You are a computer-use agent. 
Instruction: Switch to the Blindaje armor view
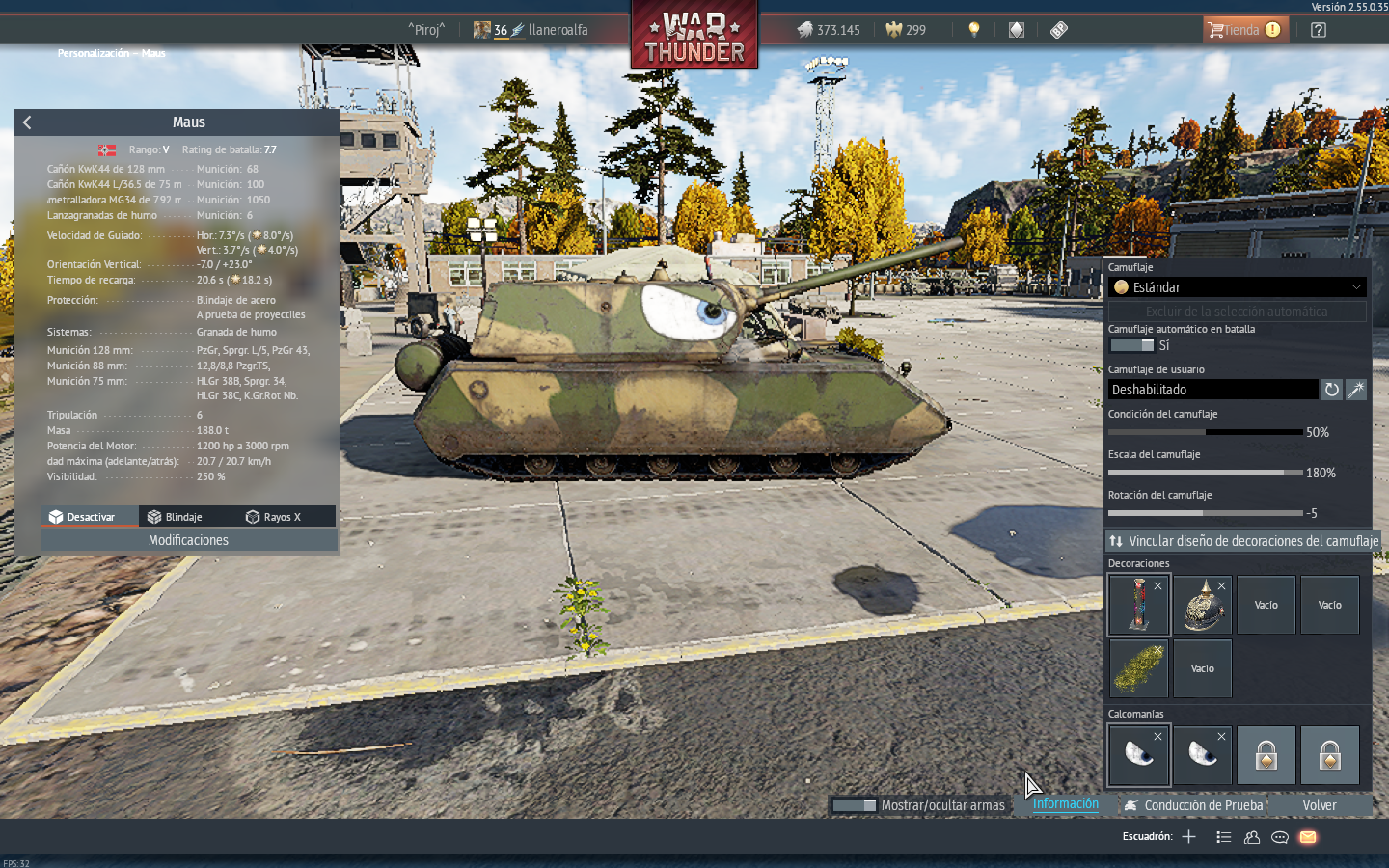[176, 517]
